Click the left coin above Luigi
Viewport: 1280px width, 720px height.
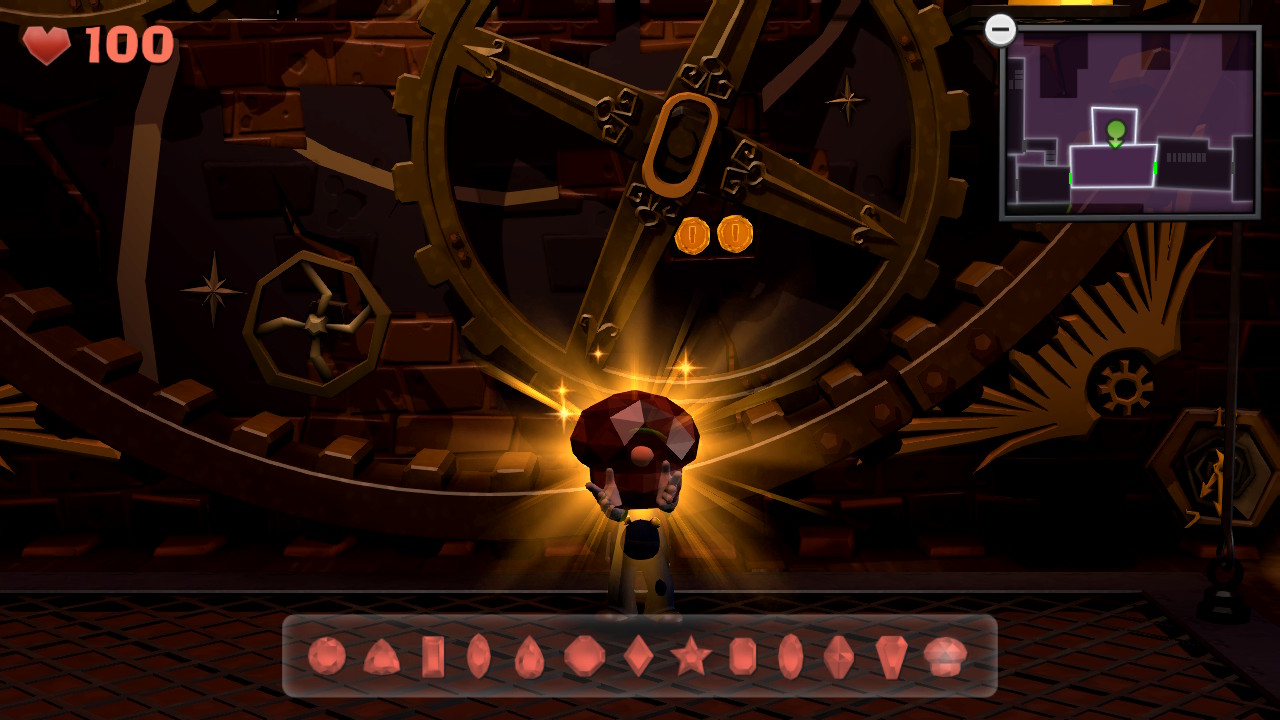[x=693, y=237]
